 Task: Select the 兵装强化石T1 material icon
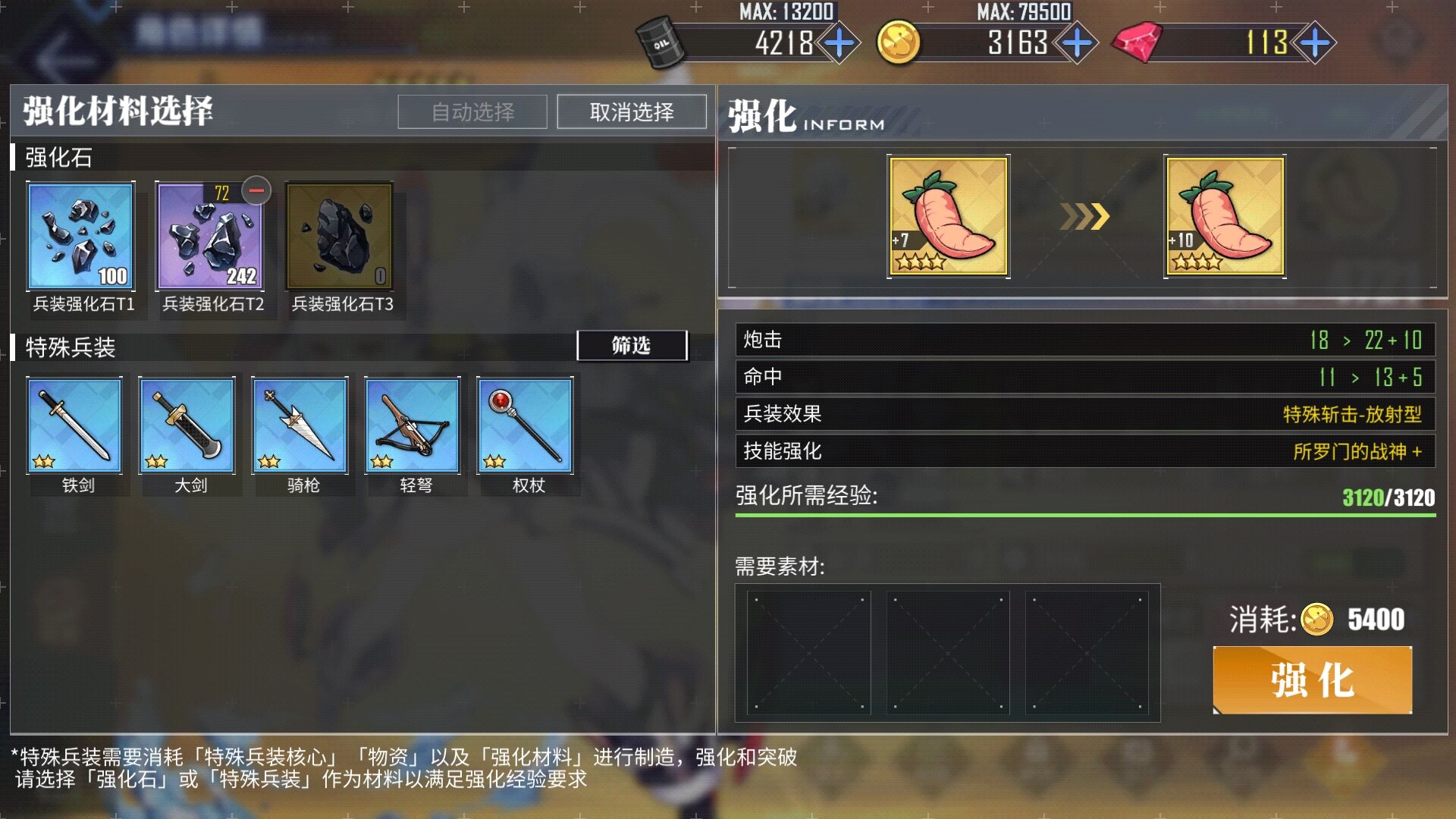click(81, 236)
